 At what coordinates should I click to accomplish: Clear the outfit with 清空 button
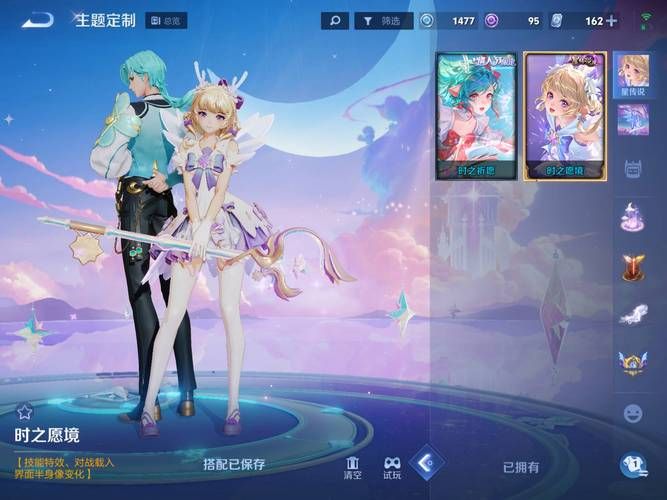(352, 466)
